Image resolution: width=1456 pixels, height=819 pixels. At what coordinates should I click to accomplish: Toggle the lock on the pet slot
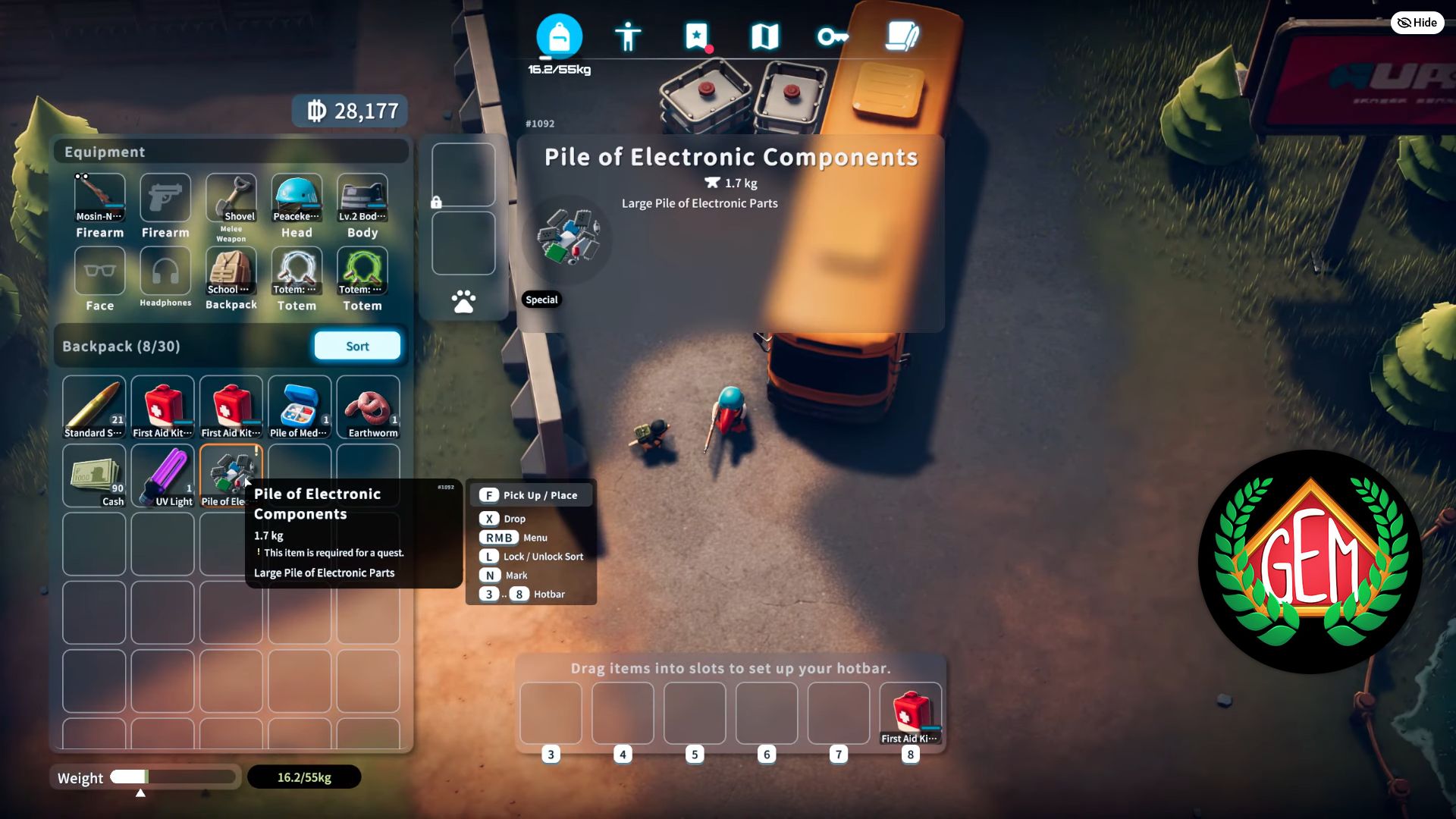tap(438, 201)
